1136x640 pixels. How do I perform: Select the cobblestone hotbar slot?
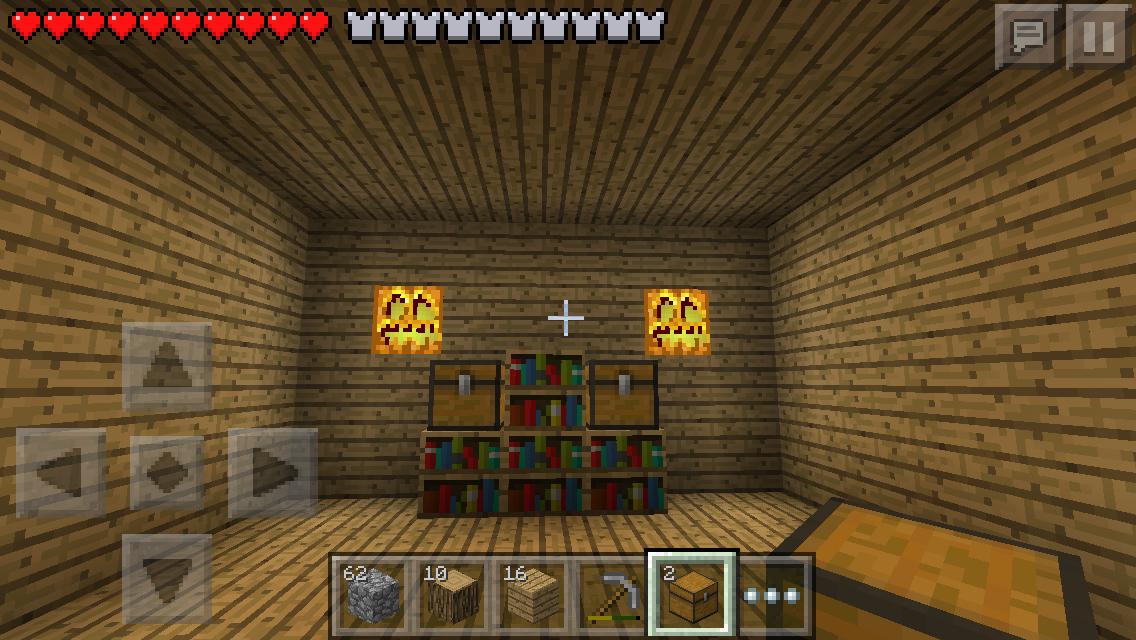pyautogui.click(x=370, y=595)
